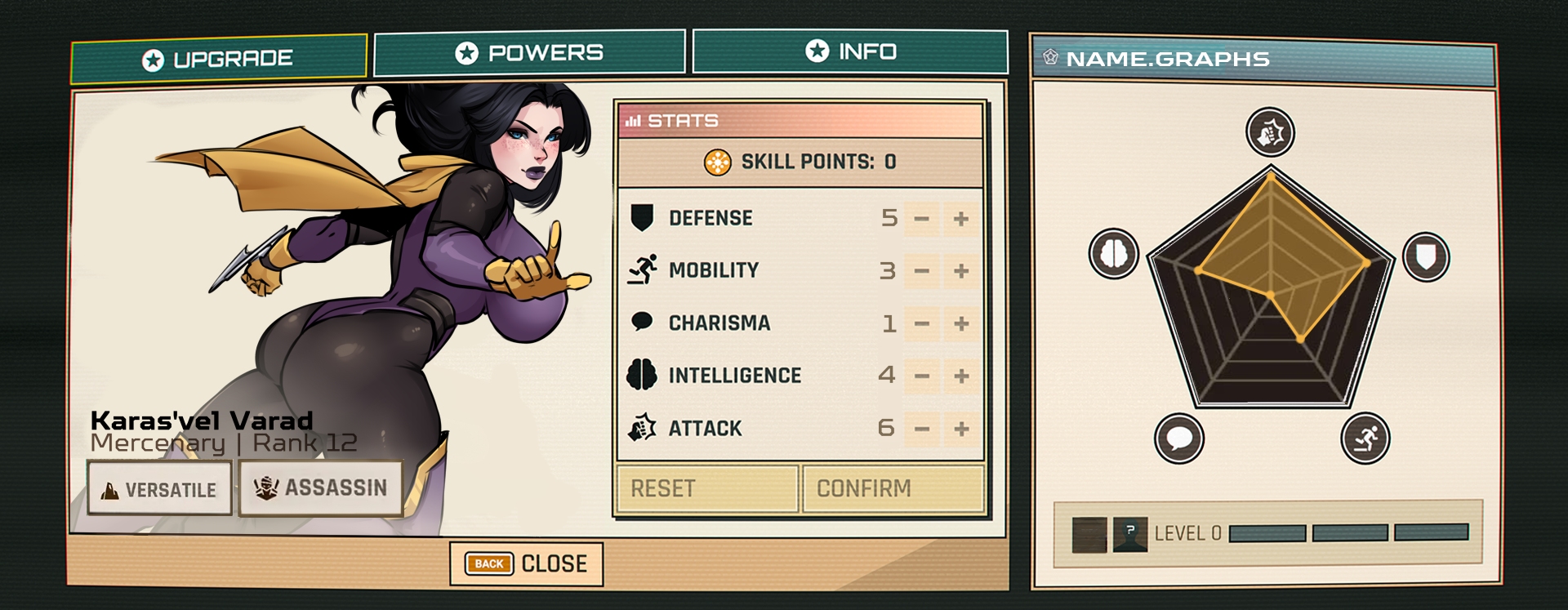Decrease the Defense stat
1568x610 pixels.
(x=922, y=219)
